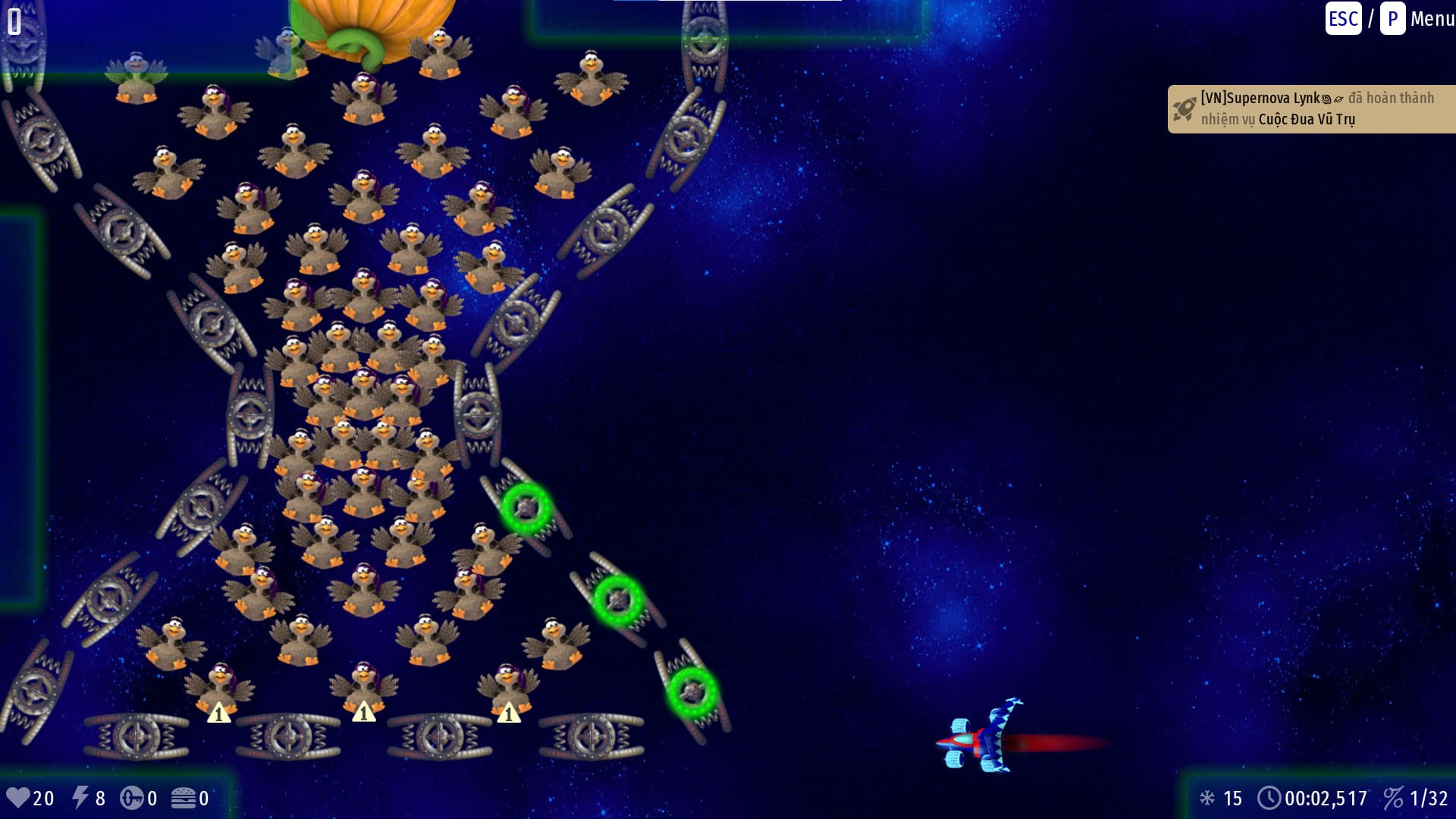This screenshot has width=1456, height=819.
Task: Click a turkey with a warning triangle marker
Action: 364,686
